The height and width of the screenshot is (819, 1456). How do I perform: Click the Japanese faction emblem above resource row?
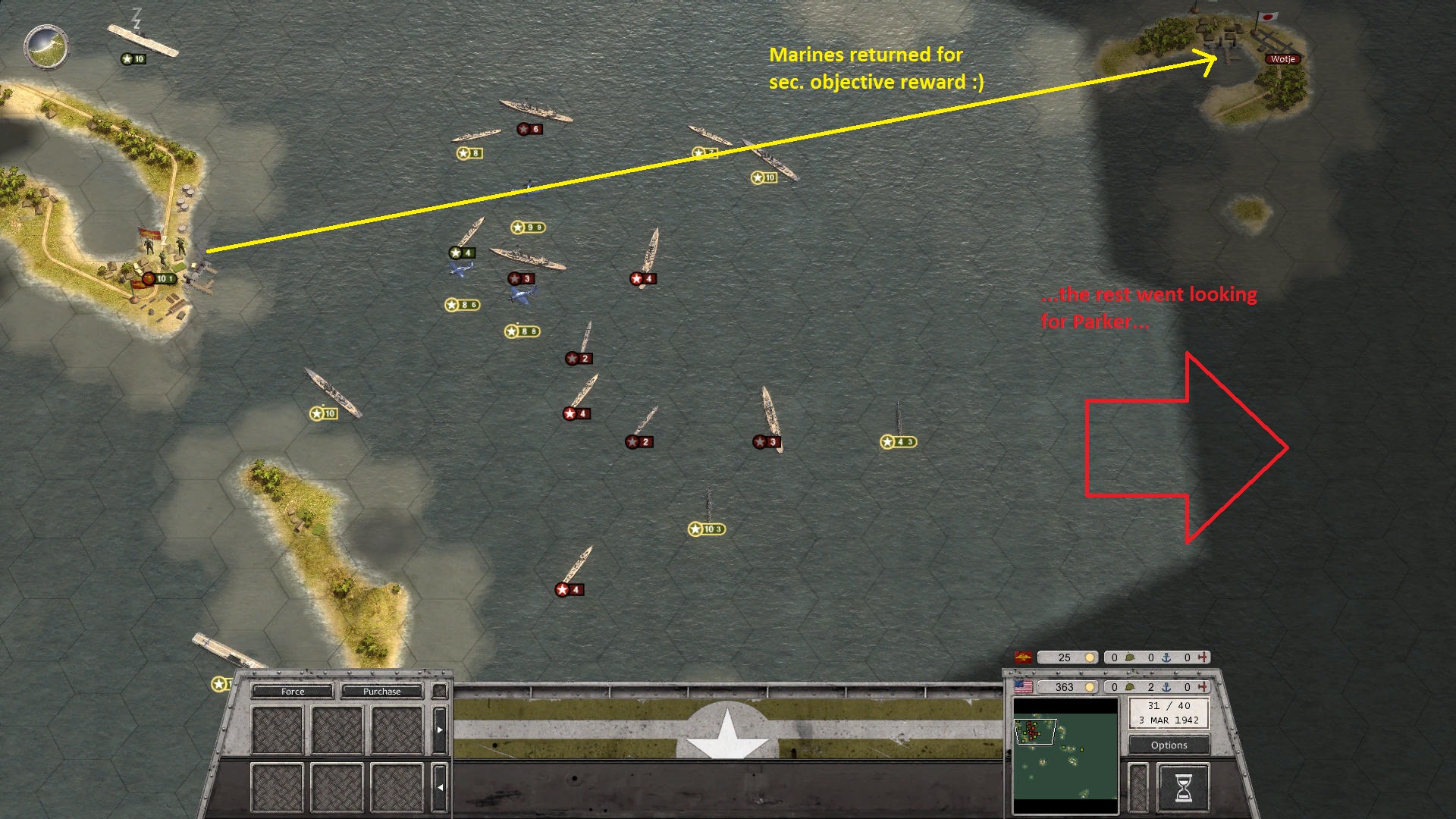coord(1023,657)
